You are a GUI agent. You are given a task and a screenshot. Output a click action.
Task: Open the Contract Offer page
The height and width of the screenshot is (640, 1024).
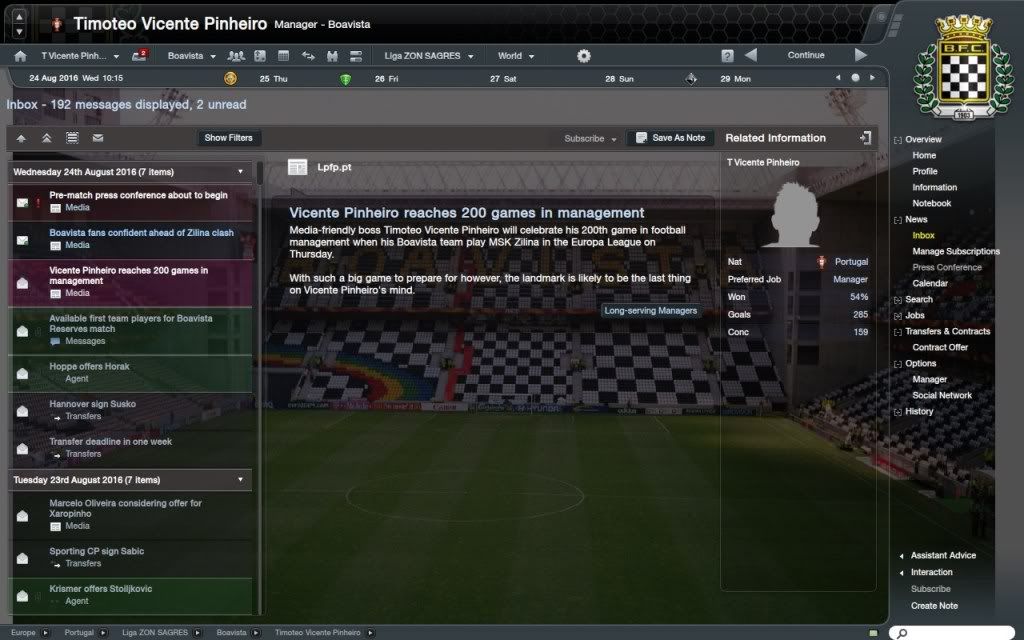click(x=940, y=348)
